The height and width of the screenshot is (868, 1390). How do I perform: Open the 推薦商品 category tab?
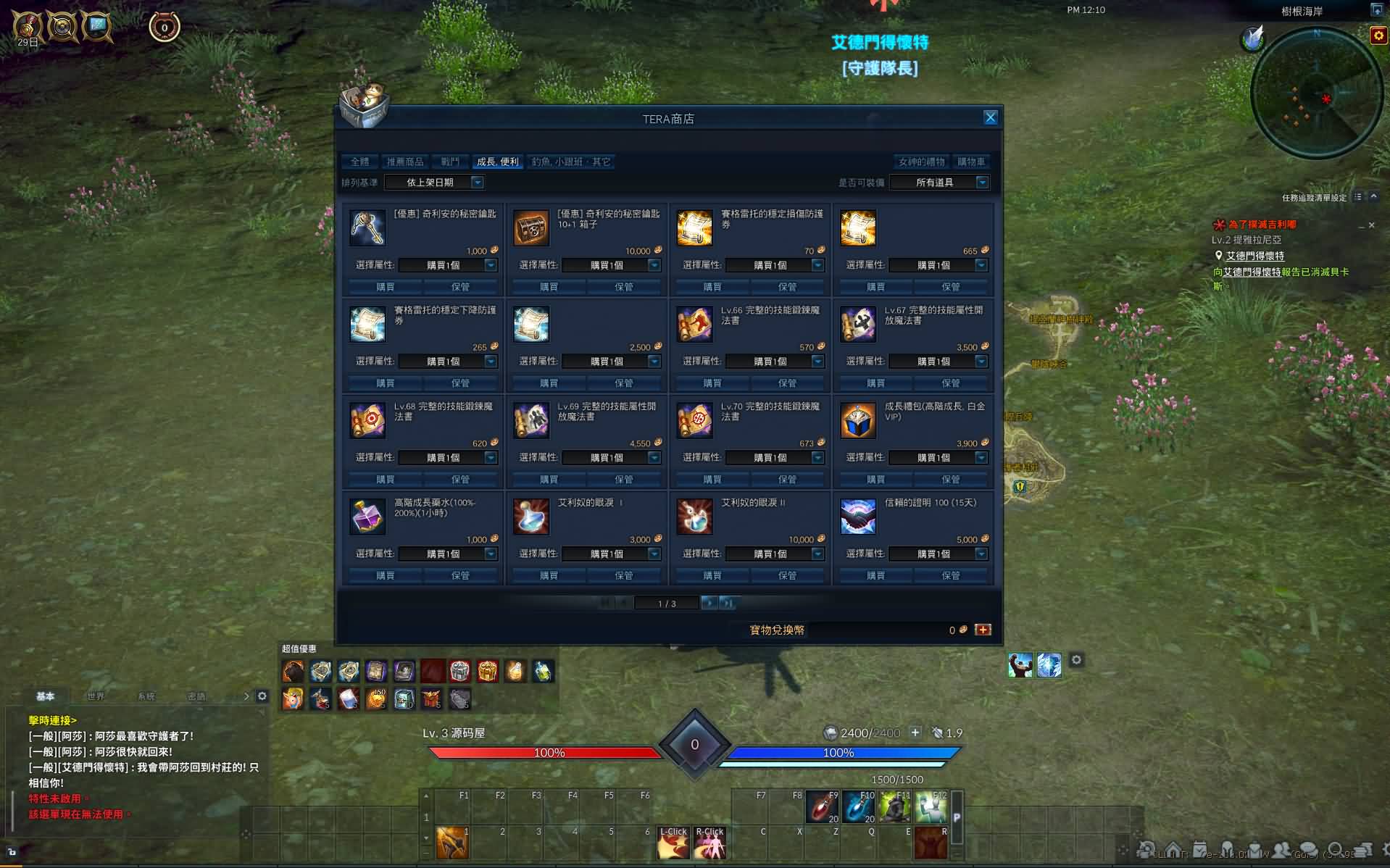[405, 162]
